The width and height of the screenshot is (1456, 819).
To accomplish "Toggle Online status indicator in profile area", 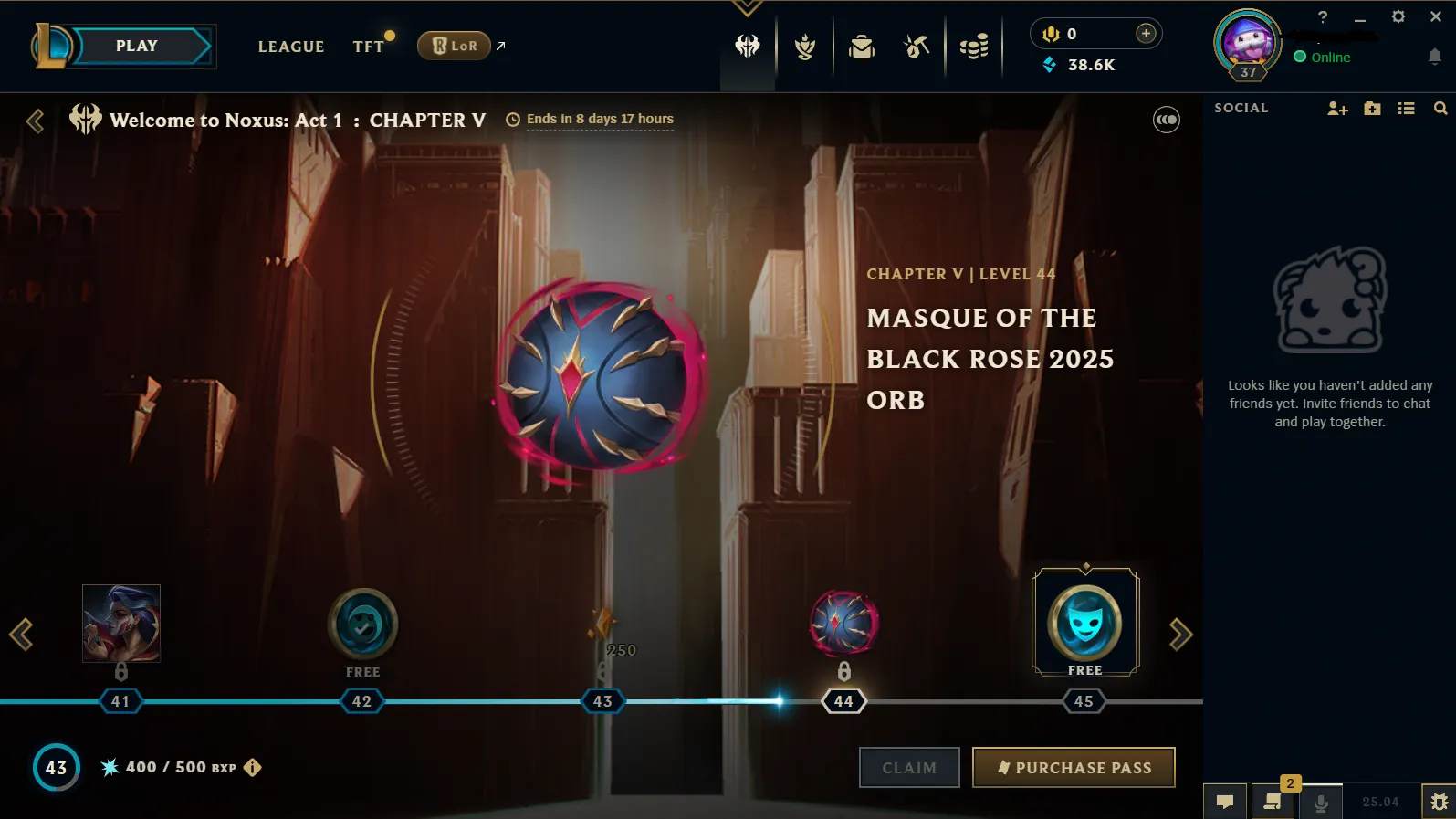I will click(1300, 57).
